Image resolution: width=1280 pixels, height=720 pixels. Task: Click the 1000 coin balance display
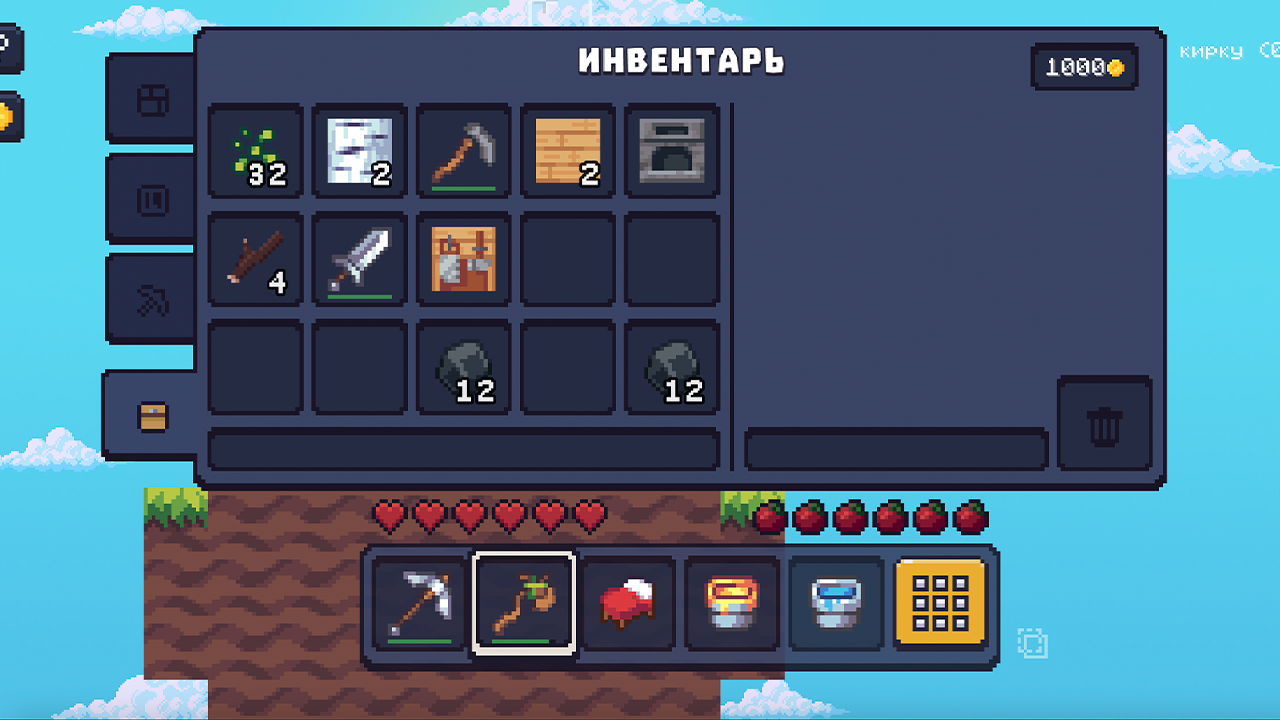[x=1084, y=67]
